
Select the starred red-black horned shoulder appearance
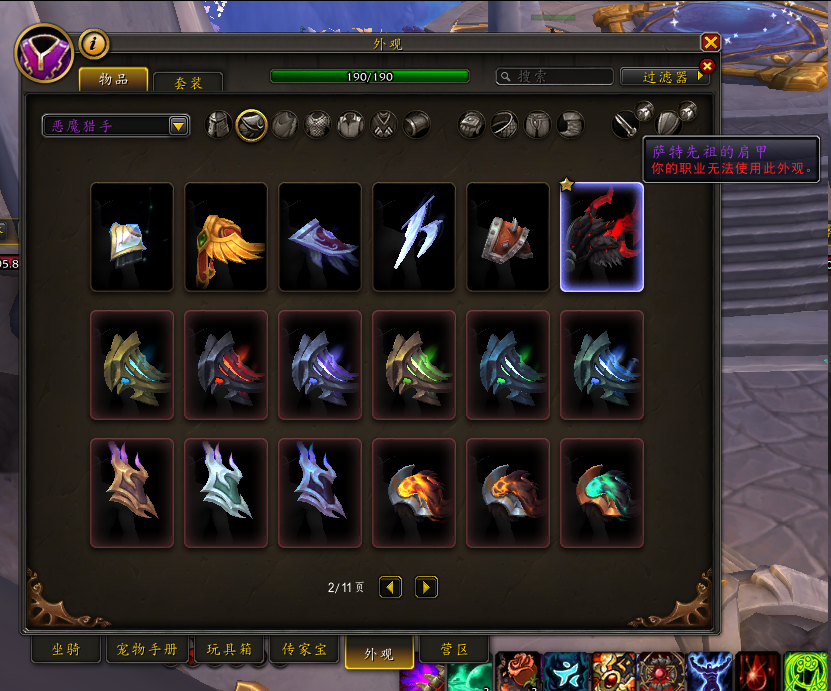click(602, 237)
